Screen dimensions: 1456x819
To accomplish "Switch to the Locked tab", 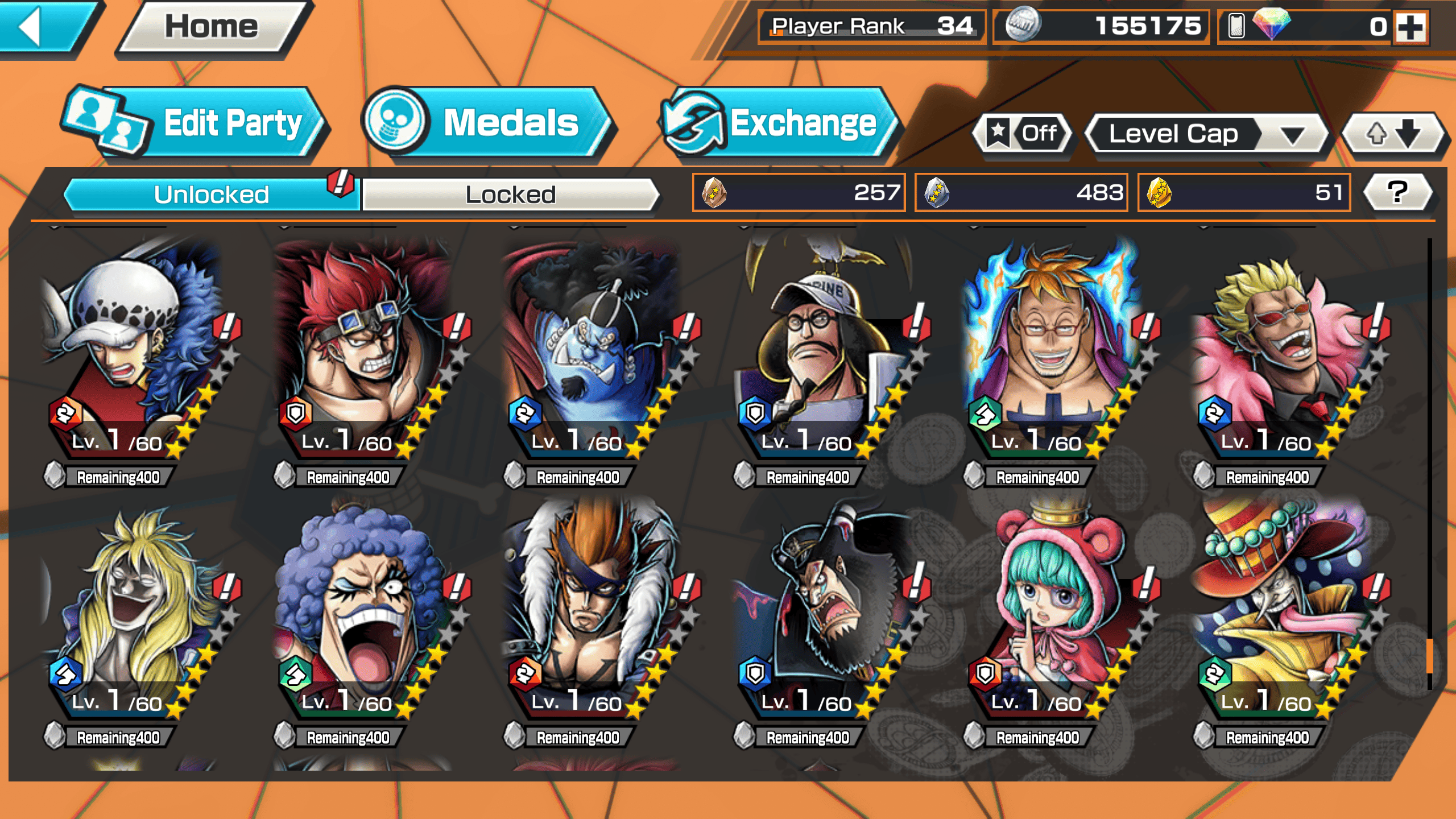I will pos(510,195).
